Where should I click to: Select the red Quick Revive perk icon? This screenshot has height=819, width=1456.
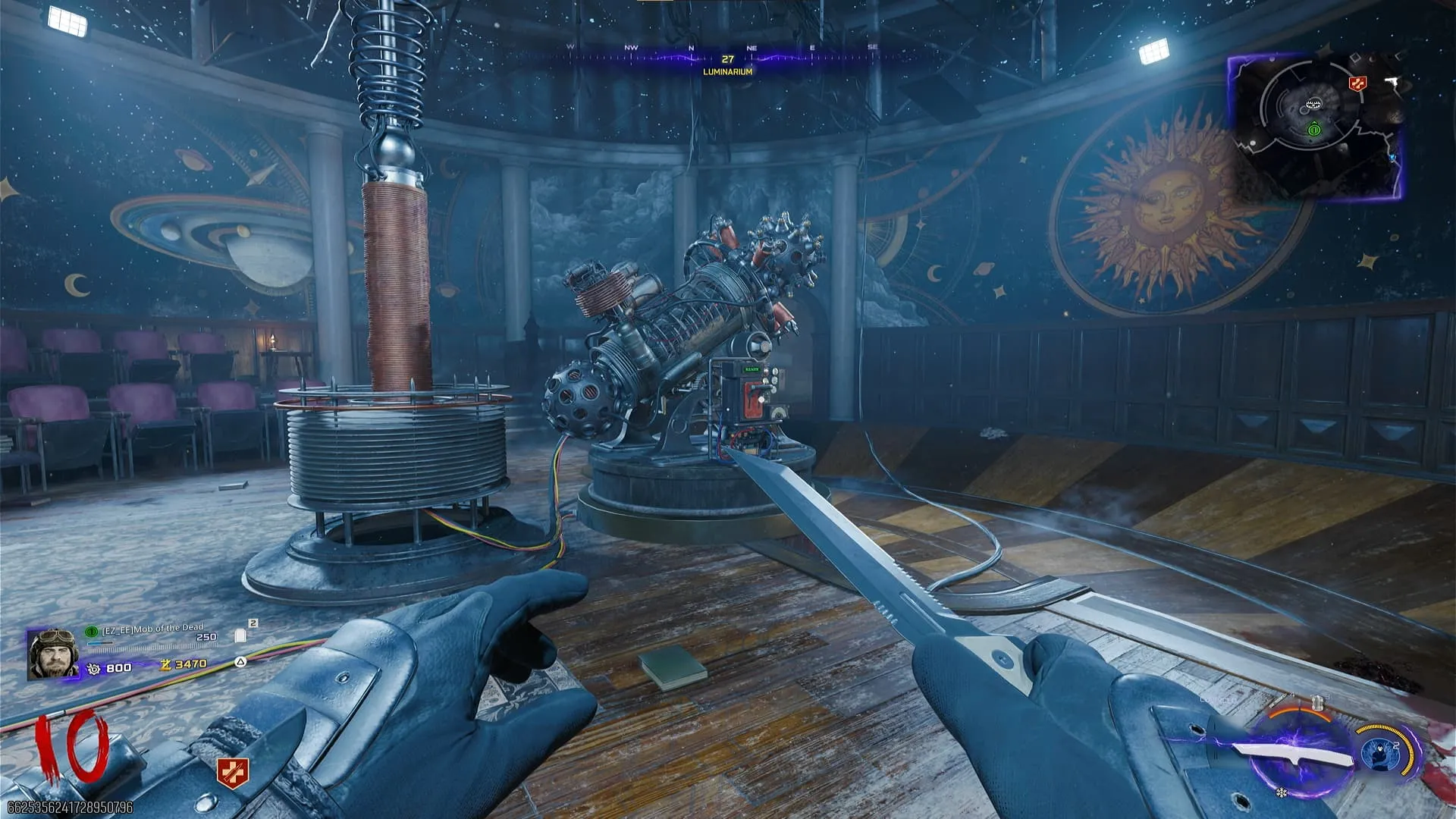coord(232,773)
